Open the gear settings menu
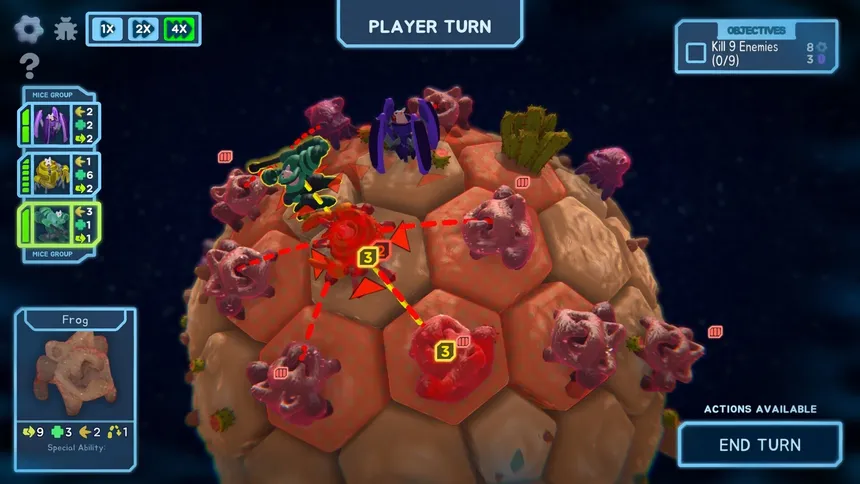This screenshot has height=484, width=860. coord(28,28)
